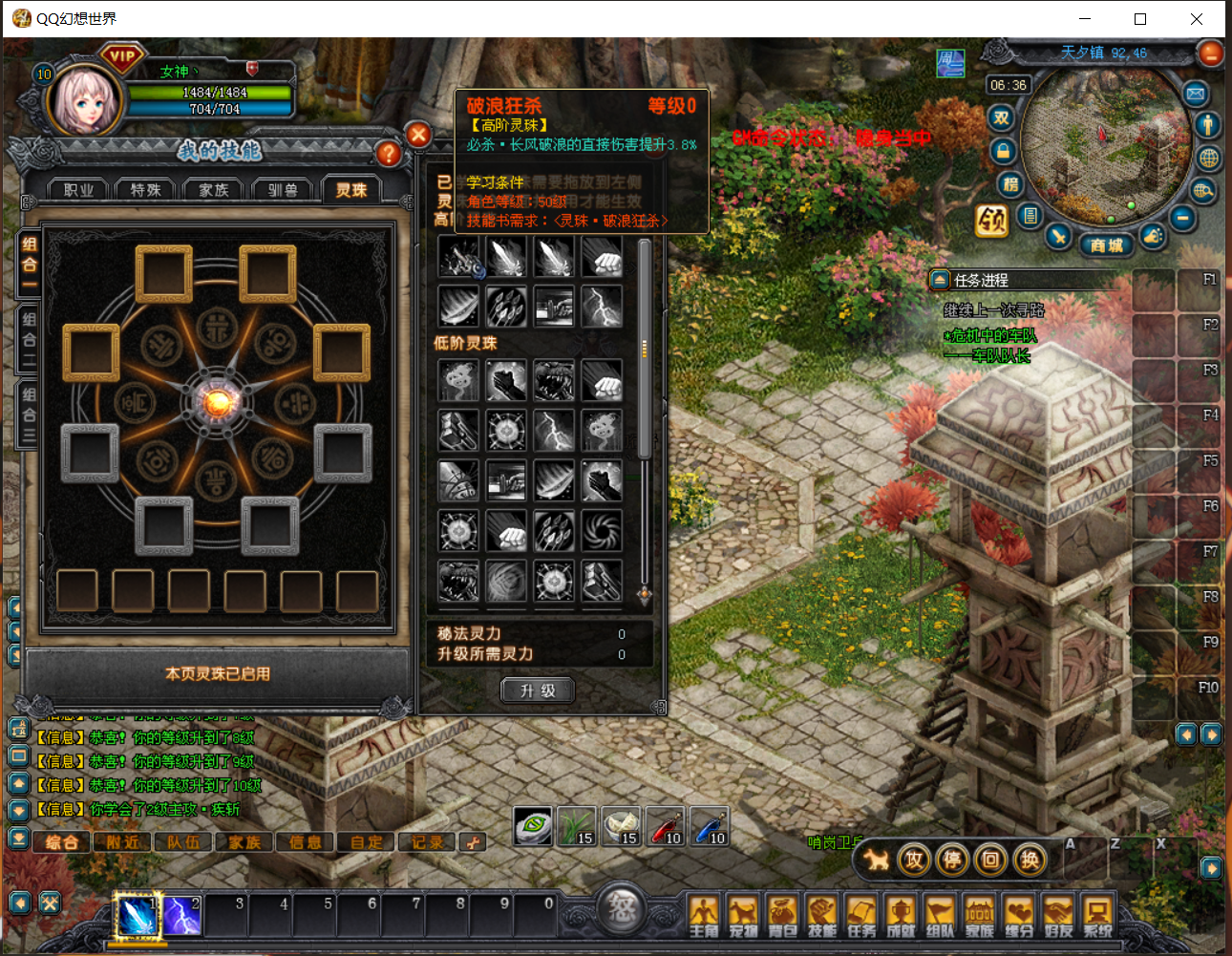The image size is (1232, 956).
Task: Switch chat to the 附近 channel
Action: [x=123, y=842]
